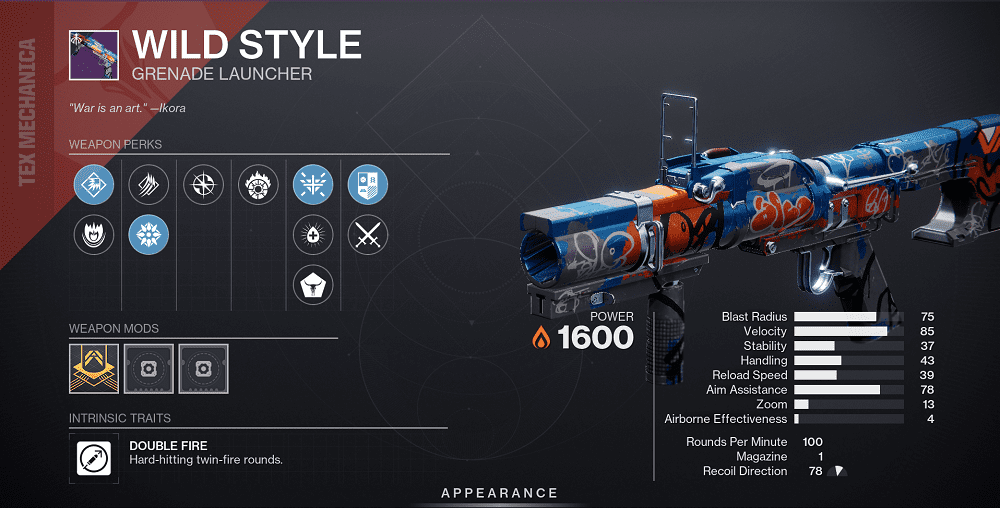The width and height of the screenshot is (1000, 508).
Task: Pick the flame-shaped barrel perk
Action: (94, 236)
